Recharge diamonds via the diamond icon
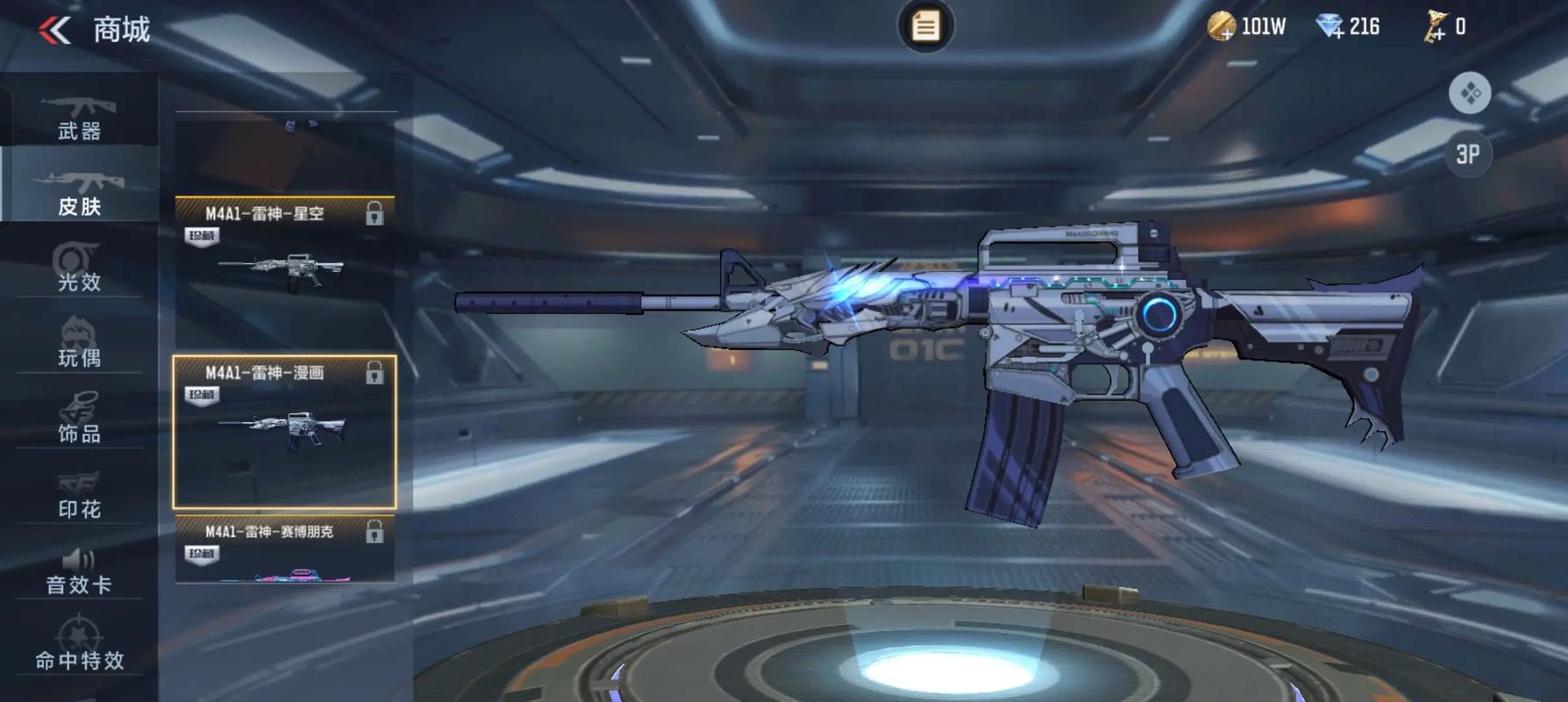The width and height of the screenshot is (1568, 702). click(1329, 27)
